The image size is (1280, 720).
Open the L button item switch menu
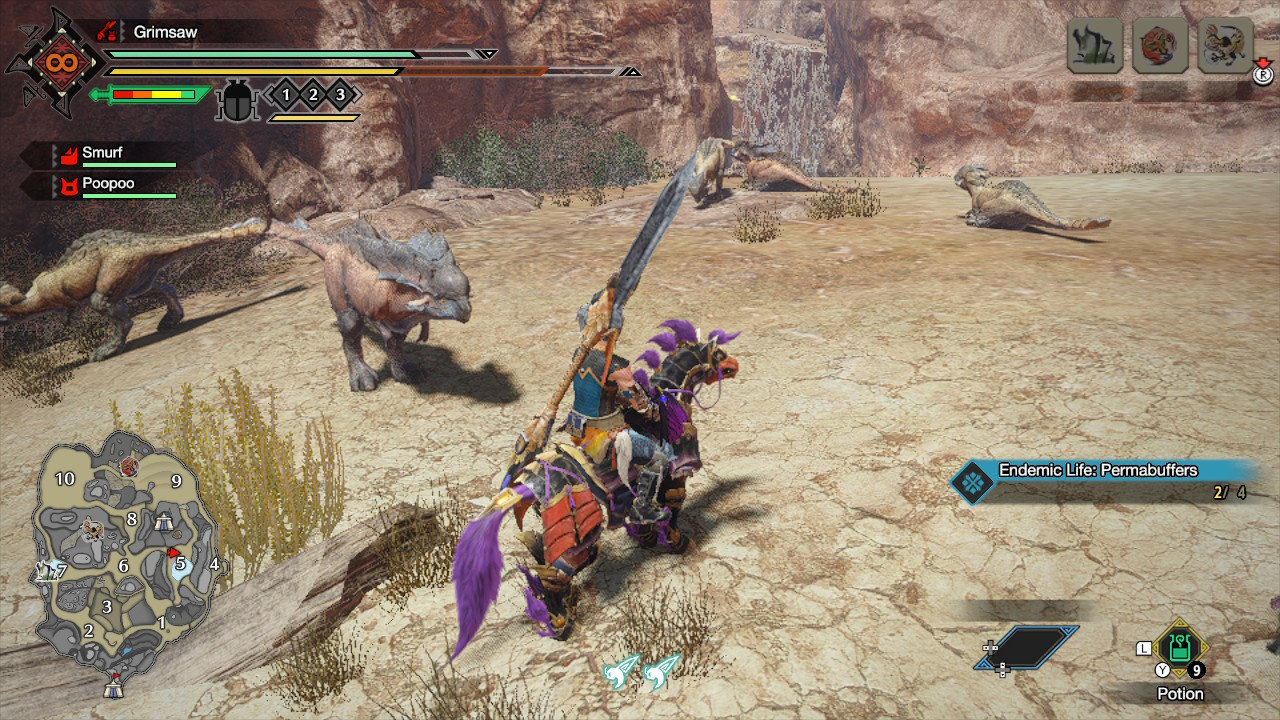1144,650
